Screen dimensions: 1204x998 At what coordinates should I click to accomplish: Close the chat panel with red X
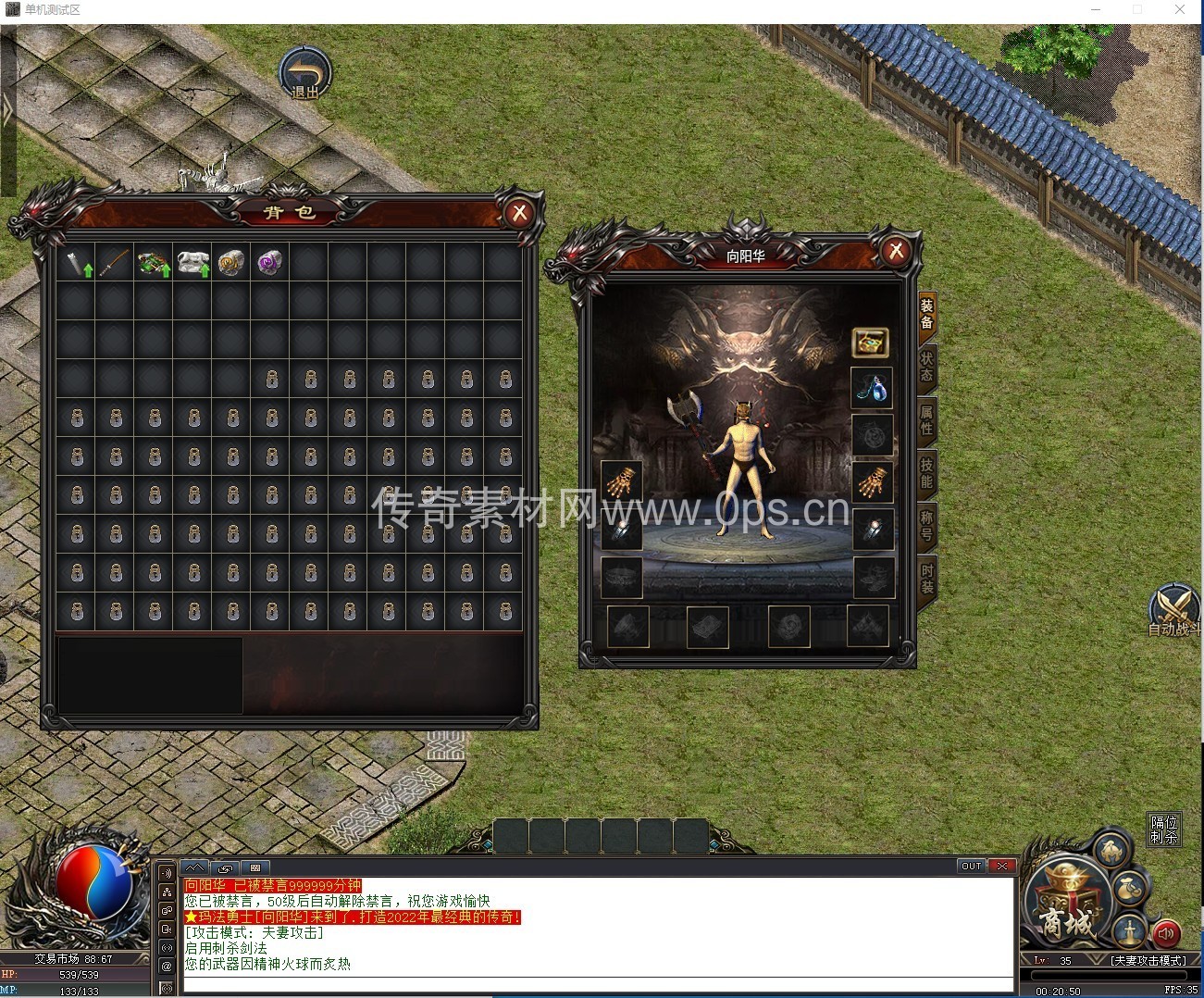[x=1002, y=867]
